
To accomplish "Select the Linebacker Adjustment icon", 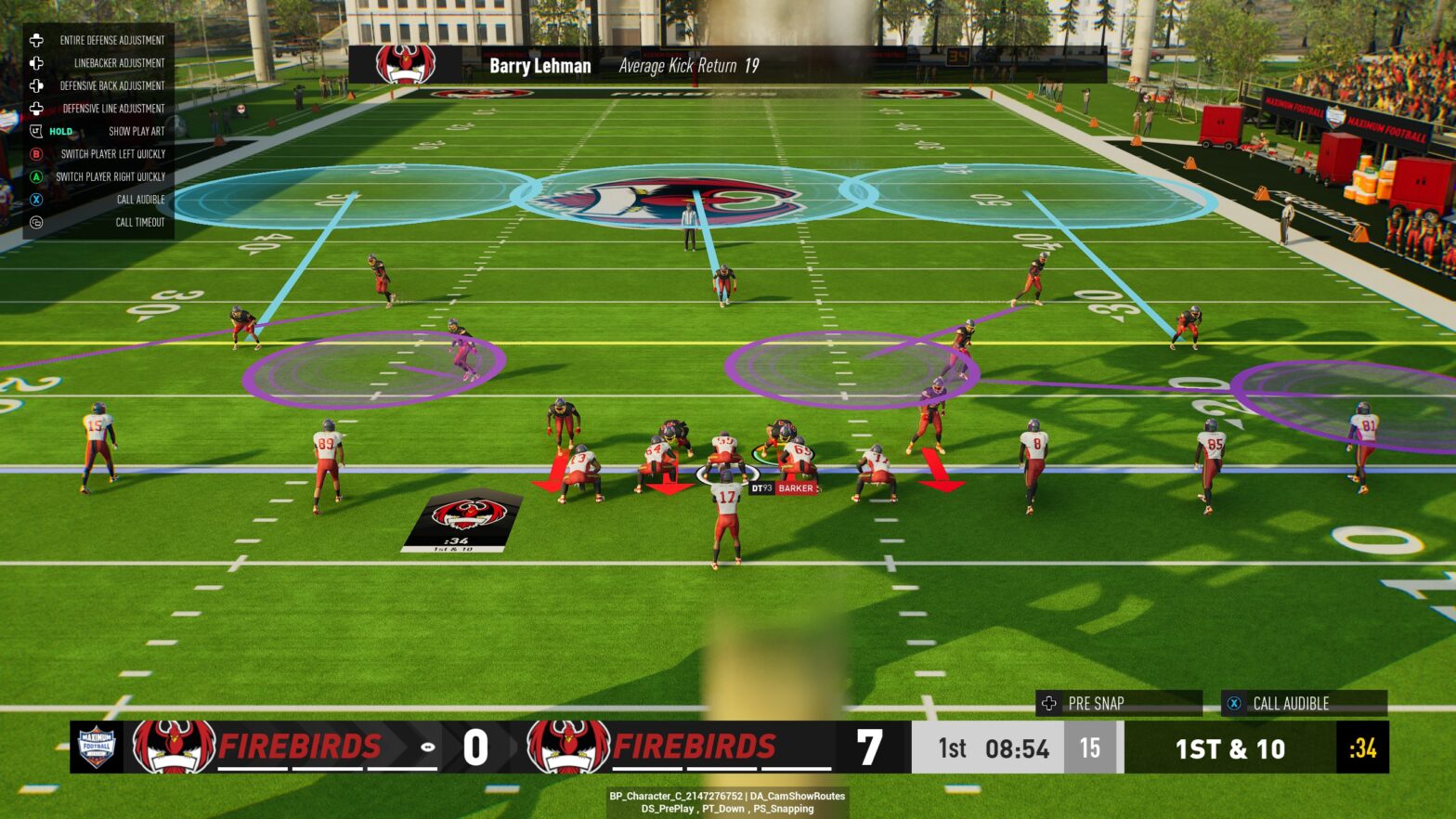I will [37, 62].
